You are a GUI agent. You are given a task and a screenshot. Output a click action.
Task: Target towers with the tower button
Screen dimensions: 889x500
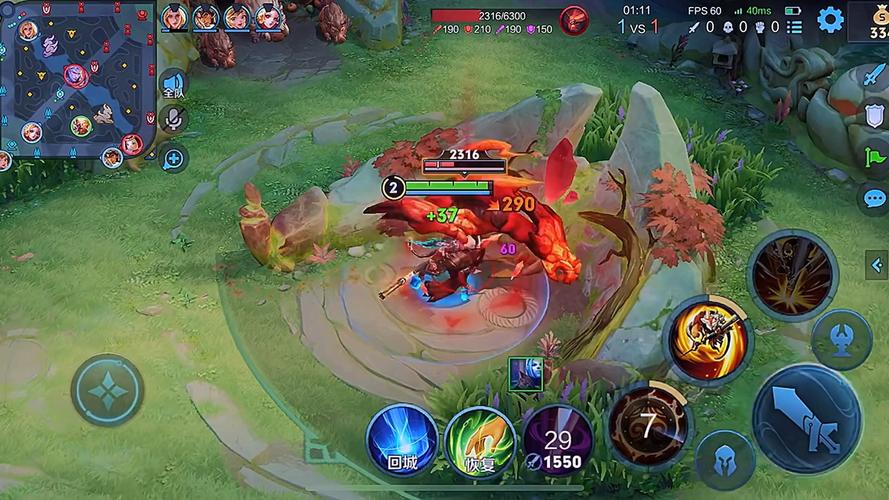click(841, 339)
